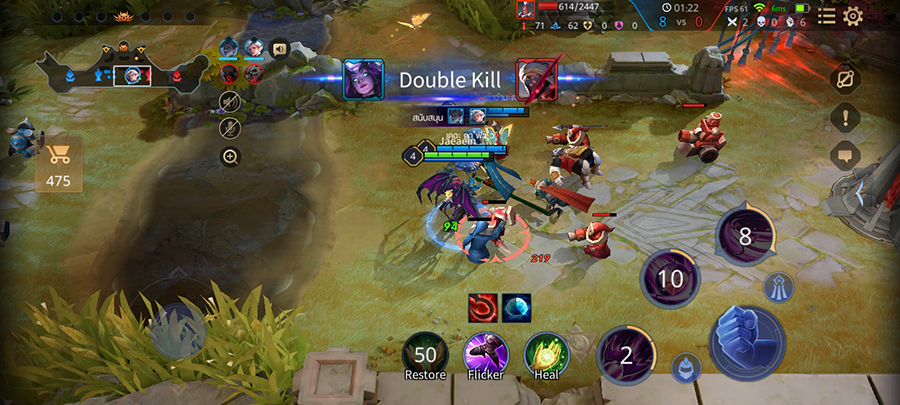Open the settings gear
Image resolution: width=900 pixels, height=405 pixels.
click(x=853, y=16)
